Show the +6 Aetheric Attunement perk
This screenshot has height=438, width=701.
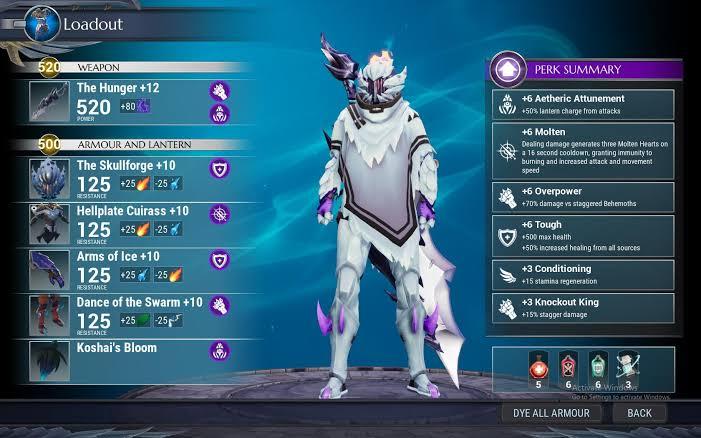(583, 105)
